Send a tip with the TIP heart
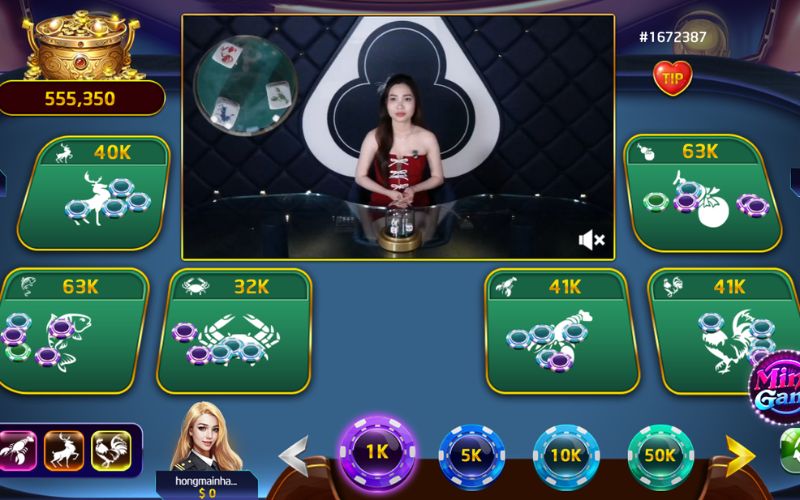Viewport: 800px width, 500px height. [x=672, y=75]
